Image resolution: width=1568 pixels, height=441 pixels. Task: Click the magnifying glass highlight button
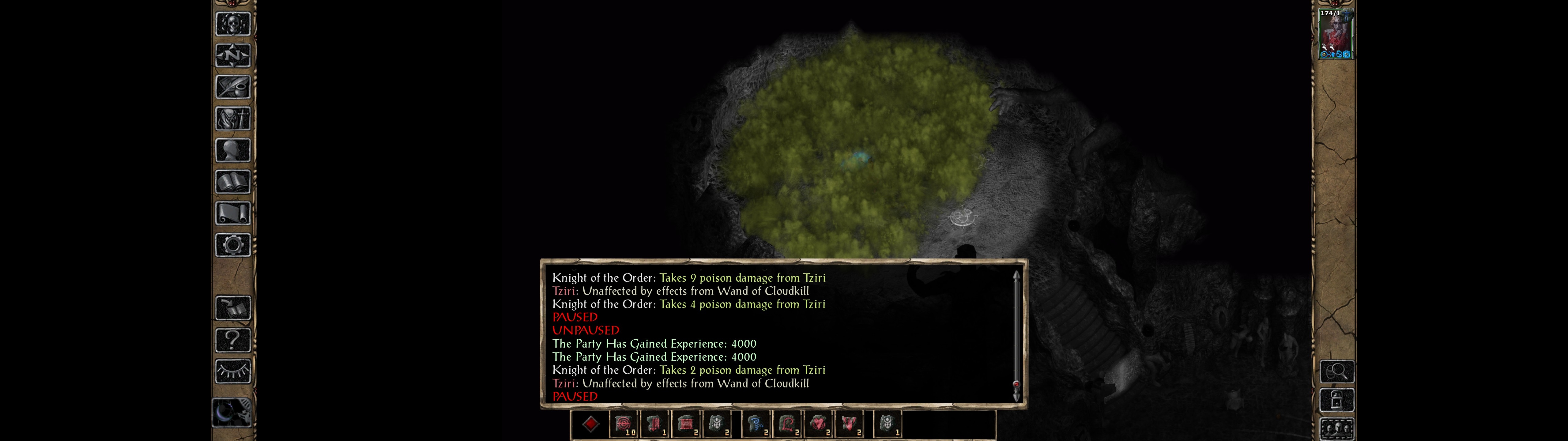[x=1336, y=371]
